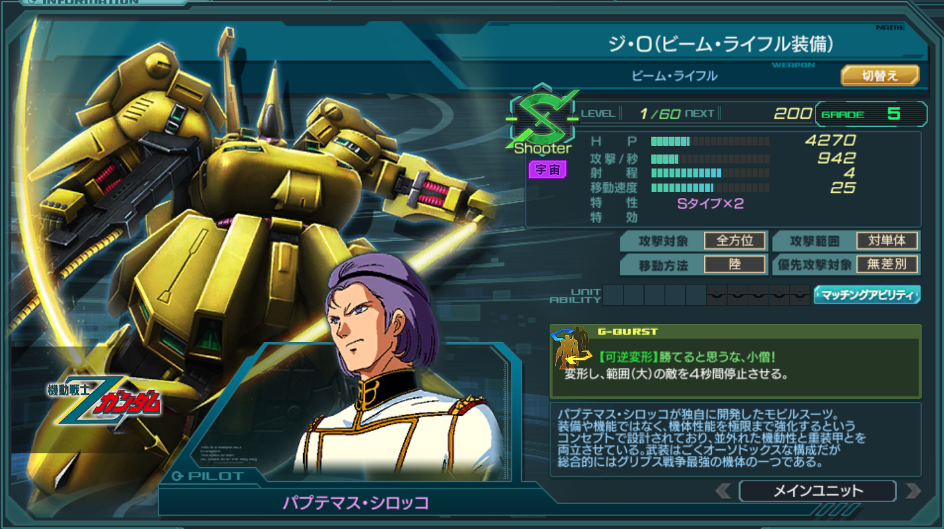This screenshot has height=529, width=944.
Task: Go to the previous unit with left arrow
Action: tap(724, 491)
